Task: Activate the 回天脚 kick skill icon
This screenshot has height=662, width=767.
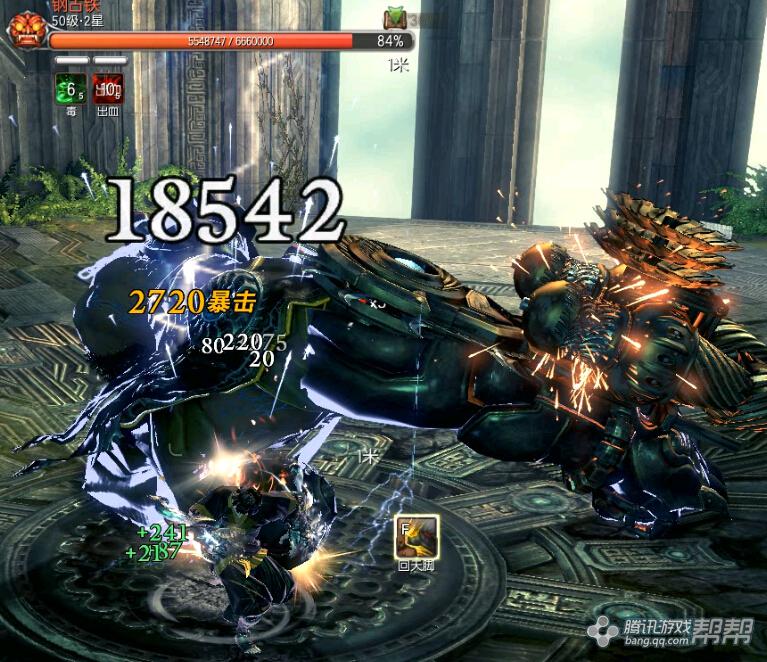Action: click(x=416, y=536)
